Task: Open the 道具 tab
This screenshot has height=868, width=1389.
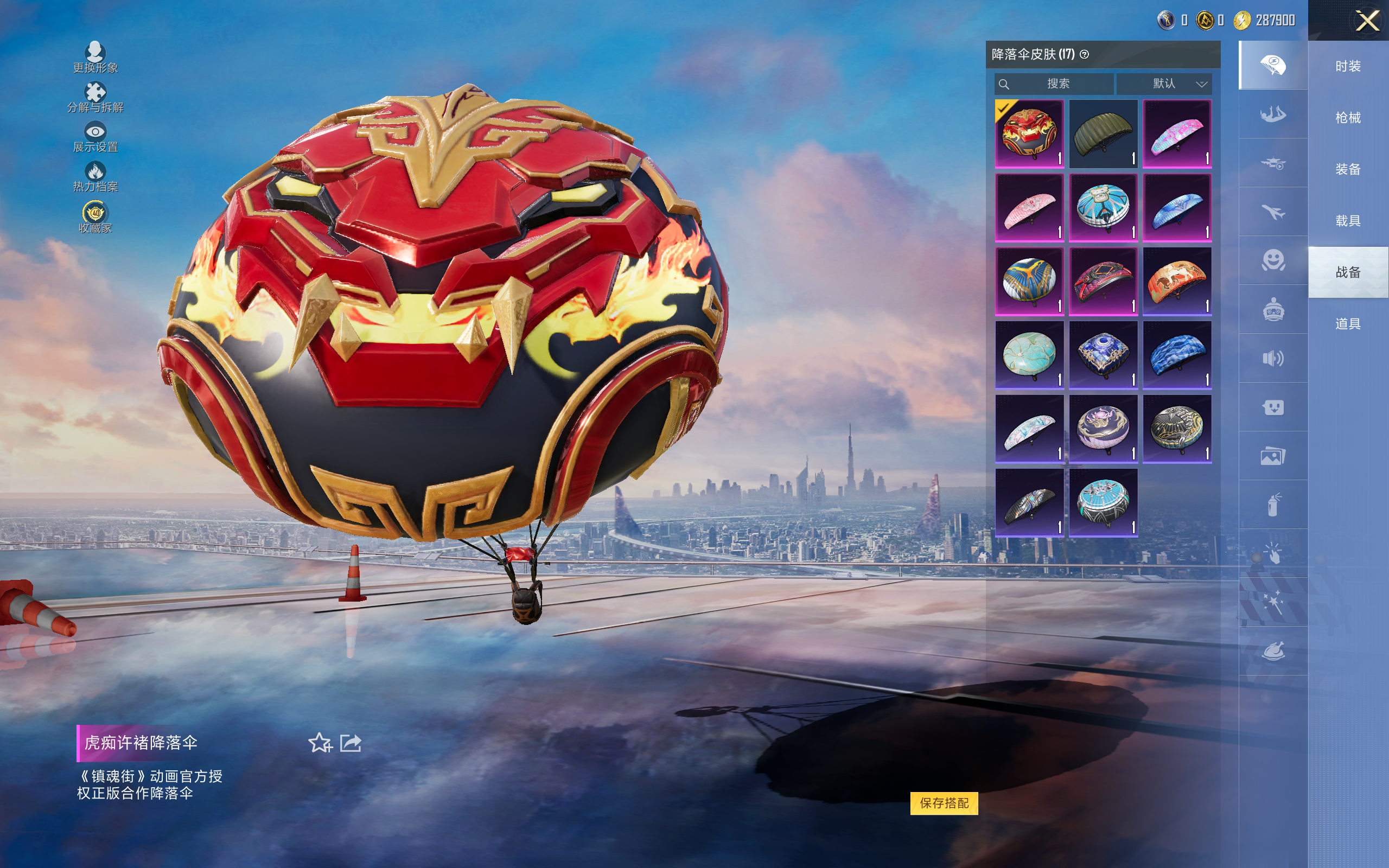Action: coord(1348,324)
